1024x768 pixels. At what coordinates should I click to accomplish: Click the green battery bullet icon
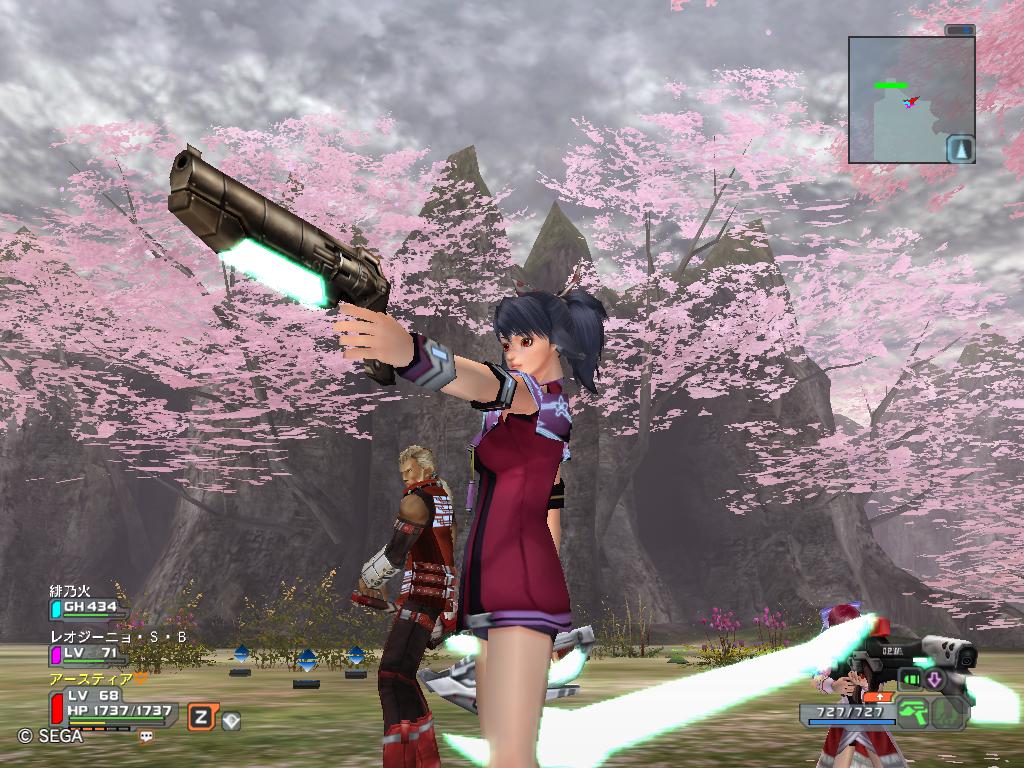point(911,680)
